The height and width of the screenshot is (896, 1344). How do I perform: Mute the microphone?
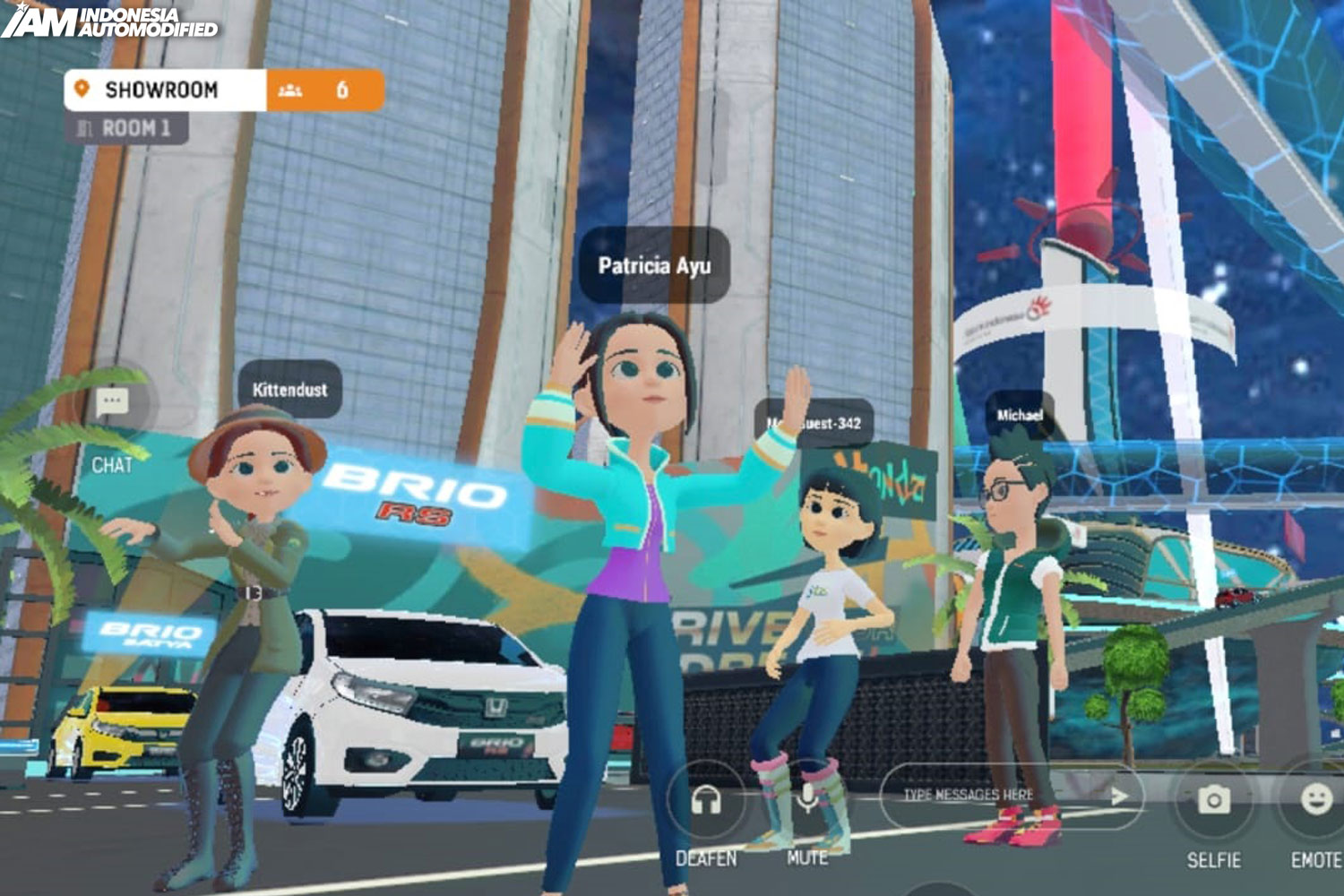807,798
